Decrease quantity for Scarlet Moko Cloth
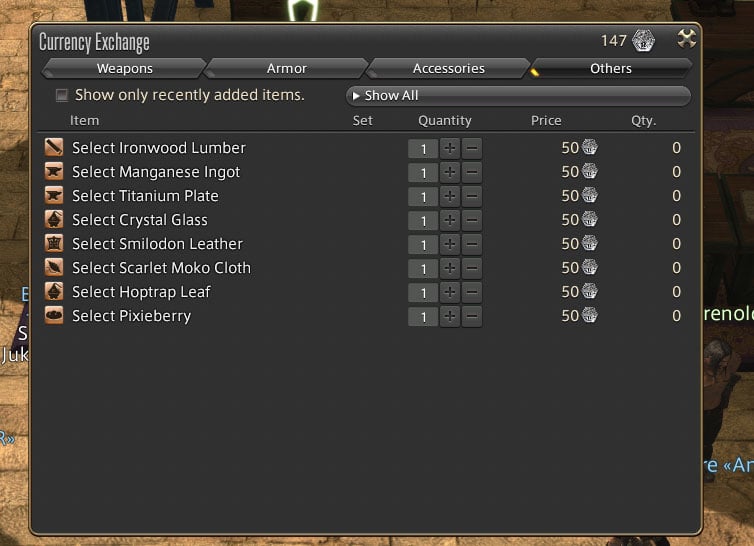 tap(472, 268)
